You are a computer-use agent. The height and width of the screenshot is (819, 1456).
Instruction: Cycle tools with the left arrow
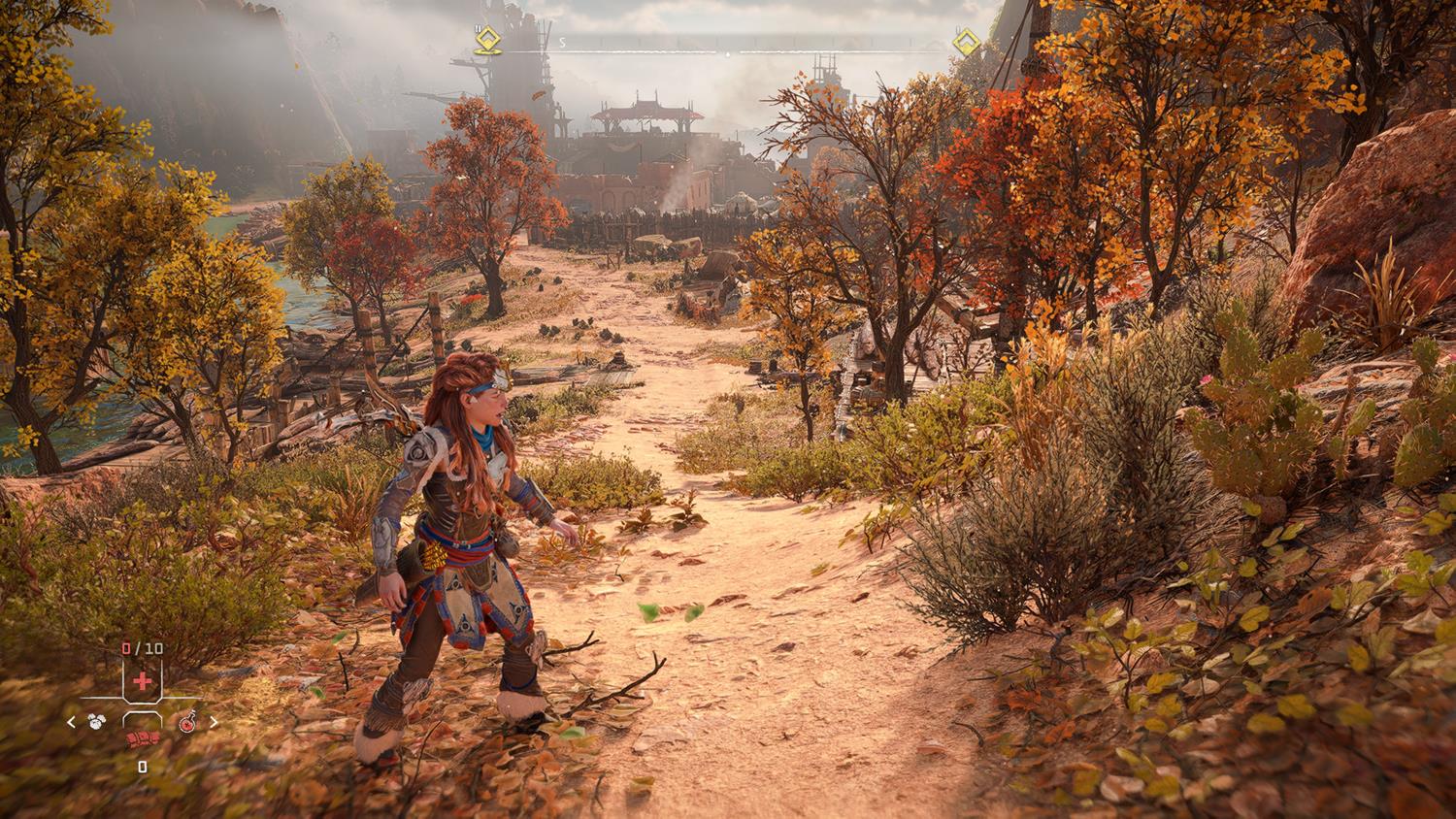tap(71, 722)
